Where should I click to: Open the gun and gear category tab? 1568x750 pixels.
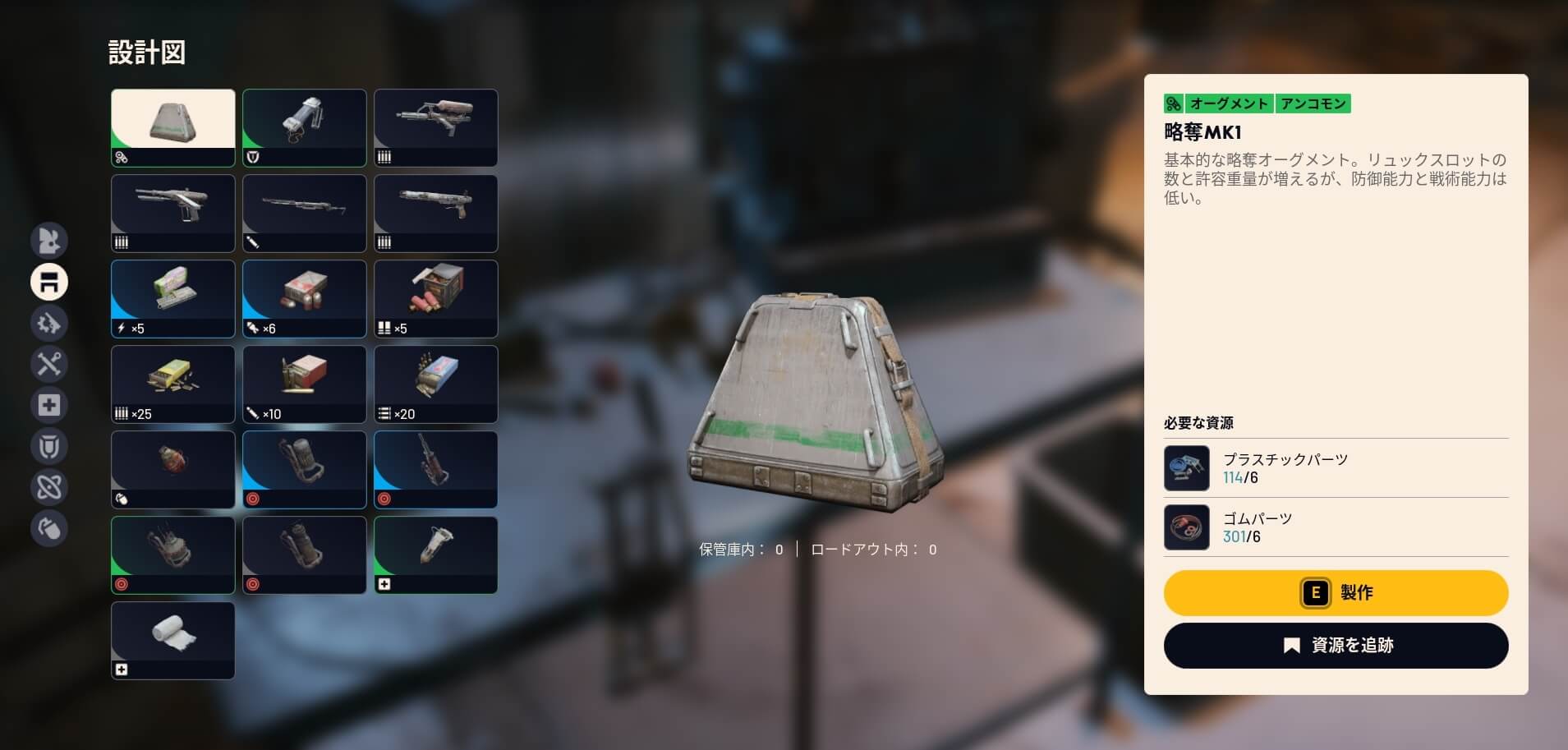coord(49,323)
